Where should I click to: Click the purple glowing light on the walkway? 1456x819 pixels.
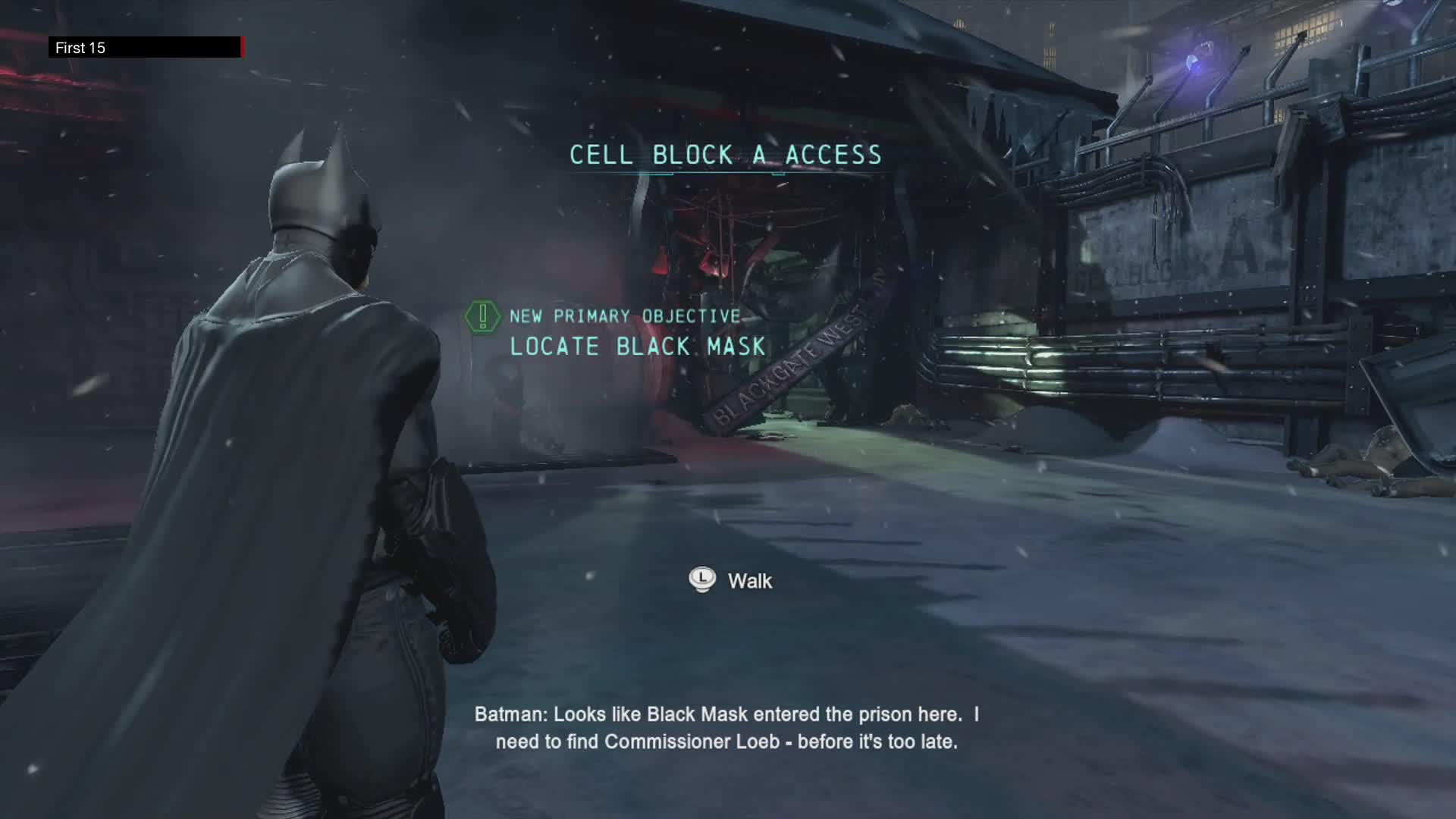(x=1192, y=61)
